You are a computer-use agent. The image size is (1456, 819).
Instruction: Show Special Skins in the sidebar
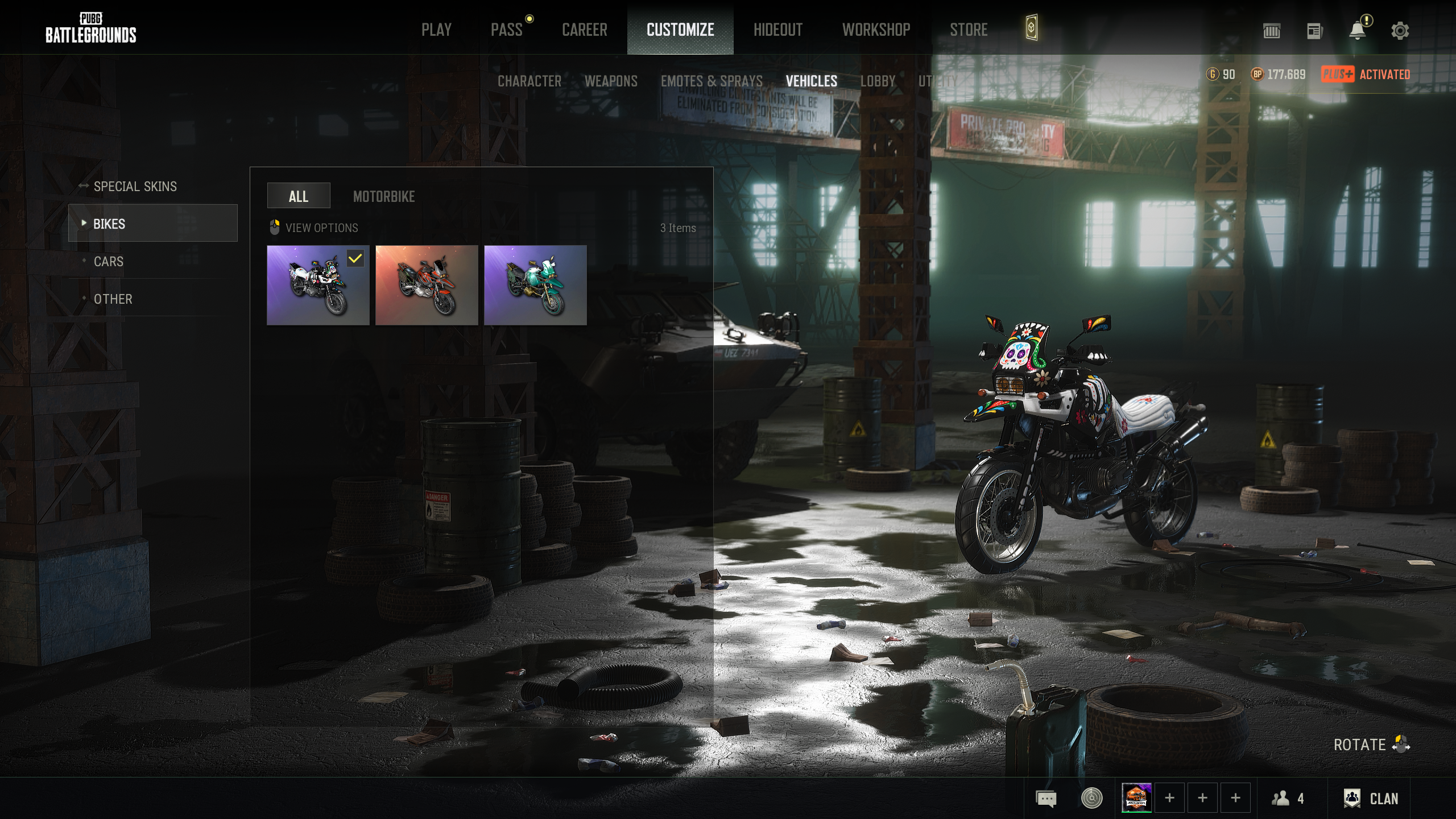[x=135, y=187]
